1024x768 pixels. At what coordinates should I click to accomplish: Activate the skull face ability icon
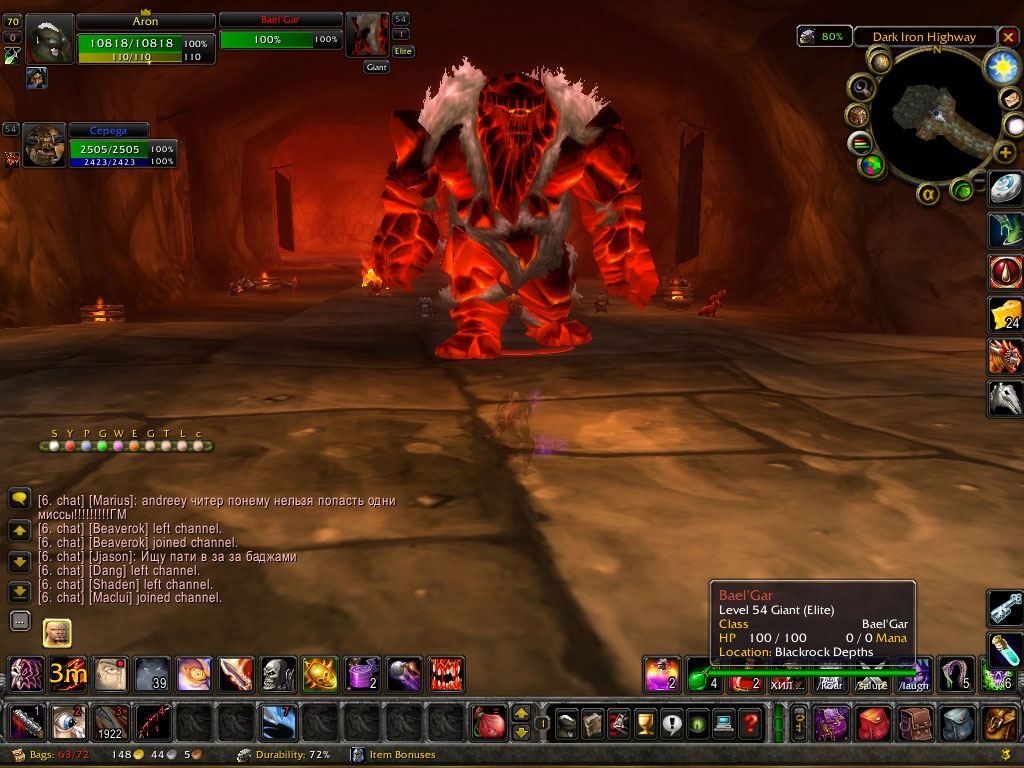[x=277, y=674]
